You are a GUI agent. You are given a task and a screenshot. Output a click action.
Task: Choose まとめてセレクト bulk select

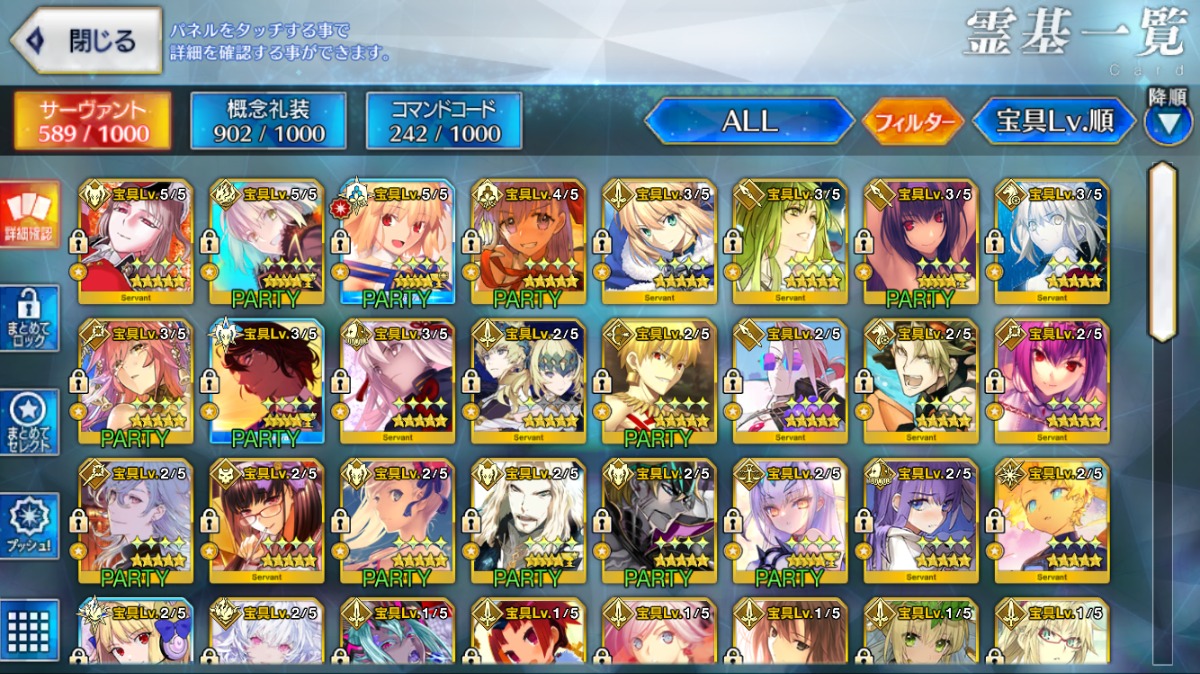pyautogui.click(x=30, y=422)
